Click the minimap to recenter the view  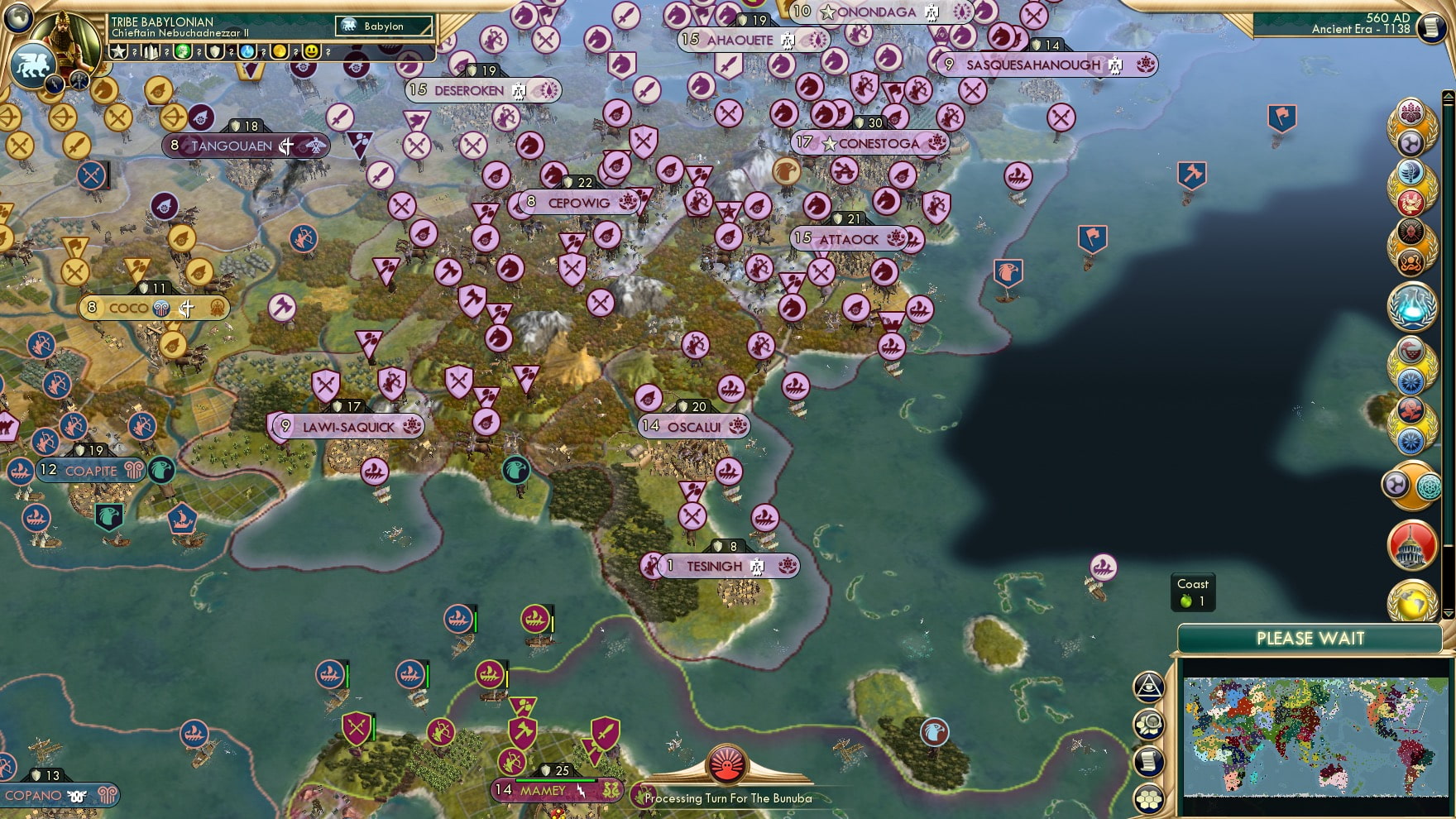pos(1315,736)
